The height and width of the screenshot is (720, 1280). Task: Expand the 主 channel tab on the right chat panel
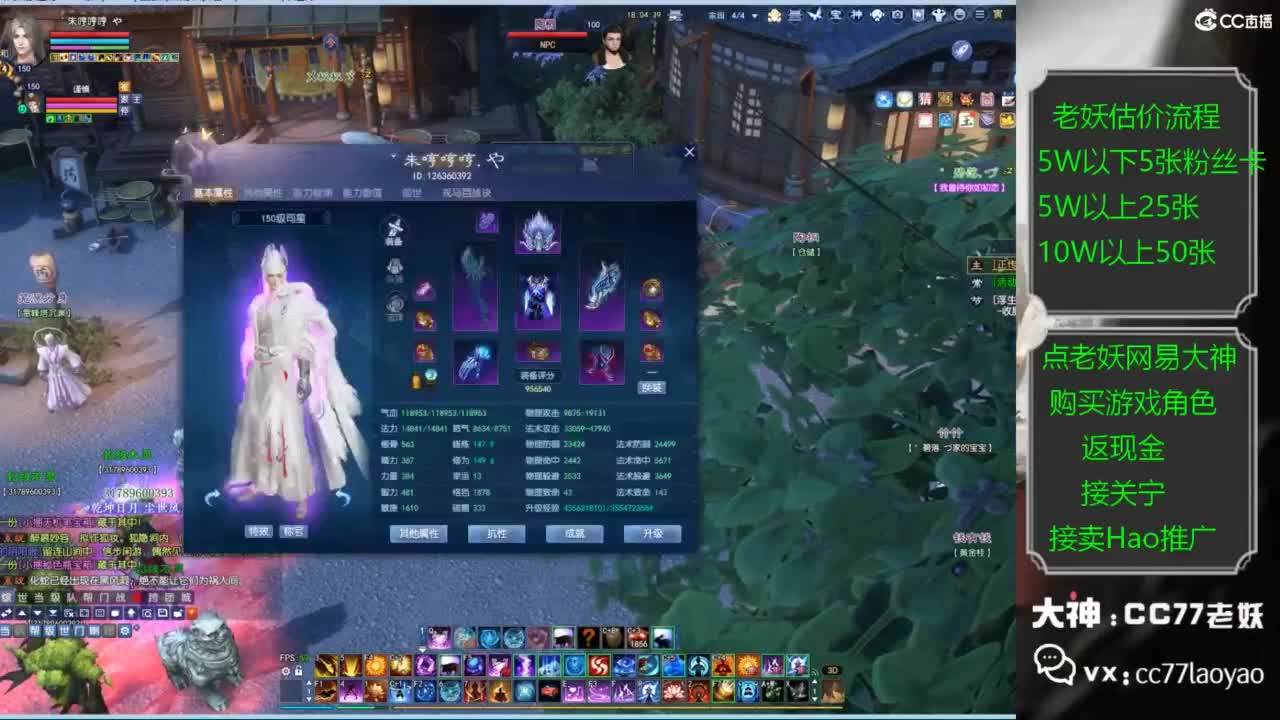[x=978, y=264]
